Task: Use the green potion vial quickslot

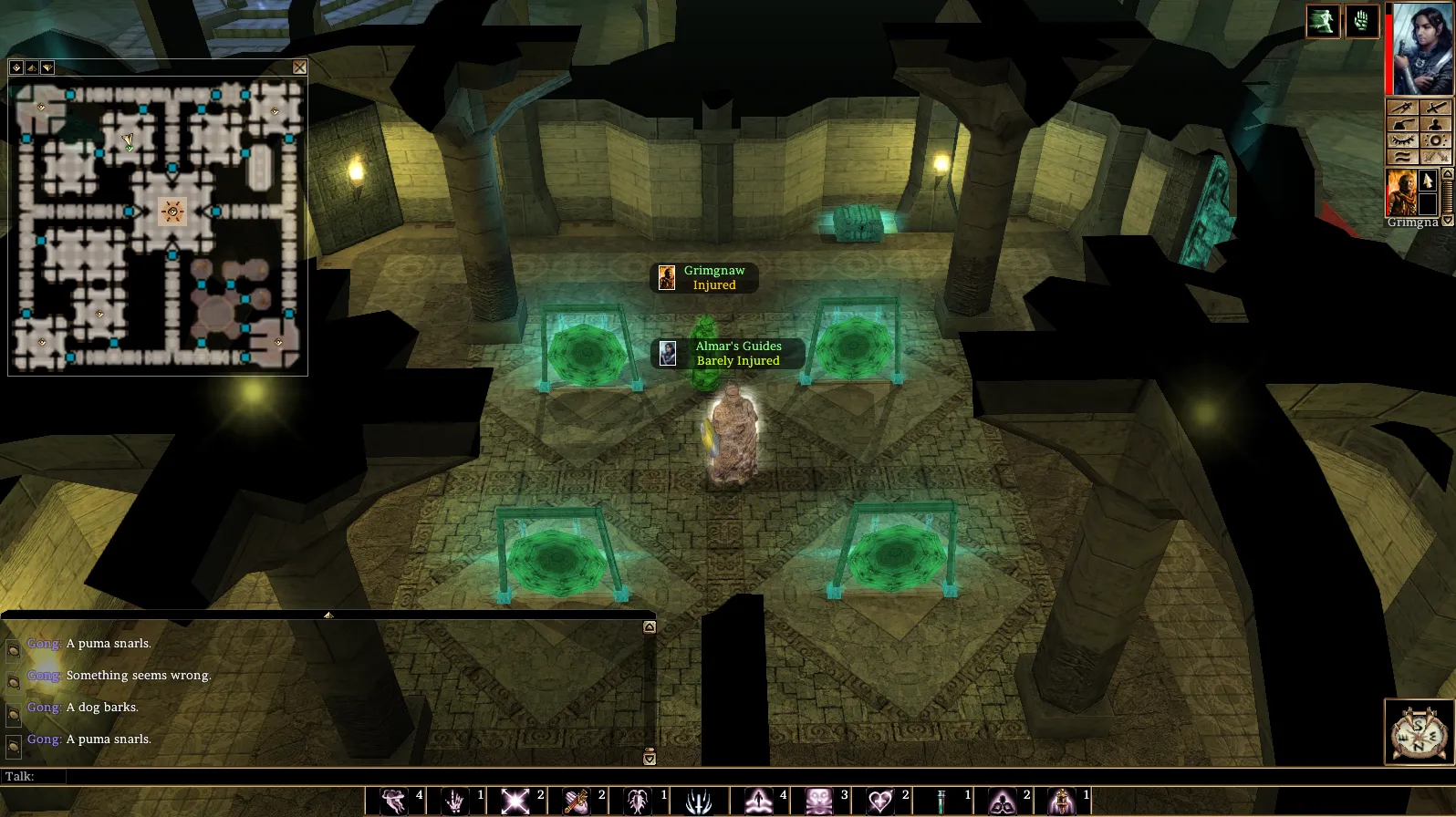Action: 941,801
